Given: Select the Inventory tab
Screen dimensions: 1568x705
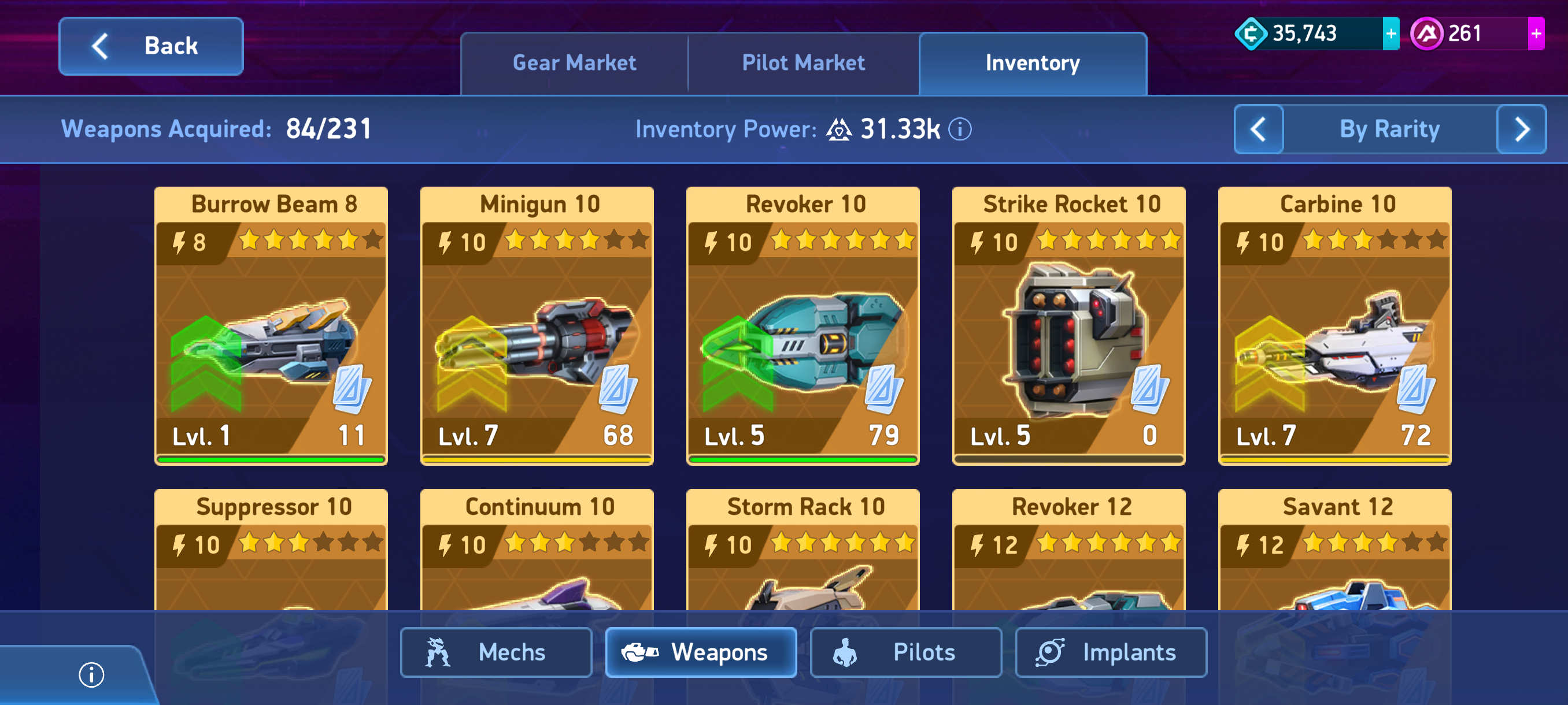Looking at the screenshot, I should [1033, 63].
